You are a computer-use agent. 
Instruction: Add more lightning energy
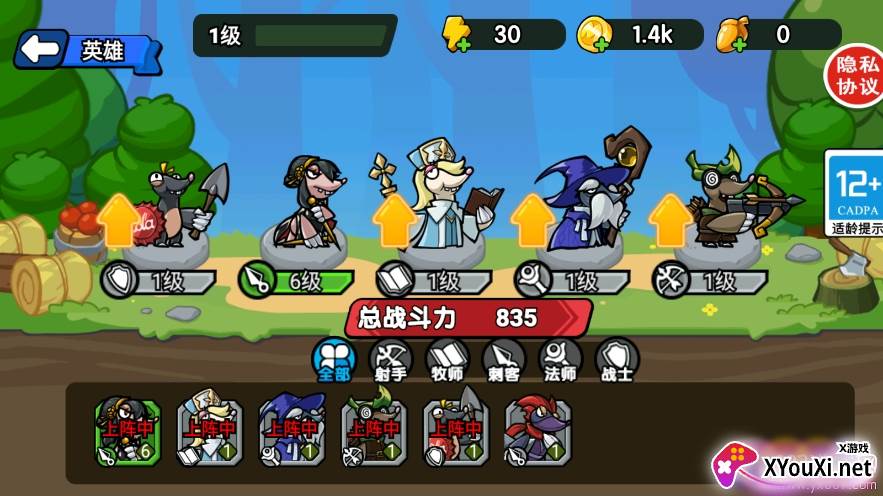[458, 37]
